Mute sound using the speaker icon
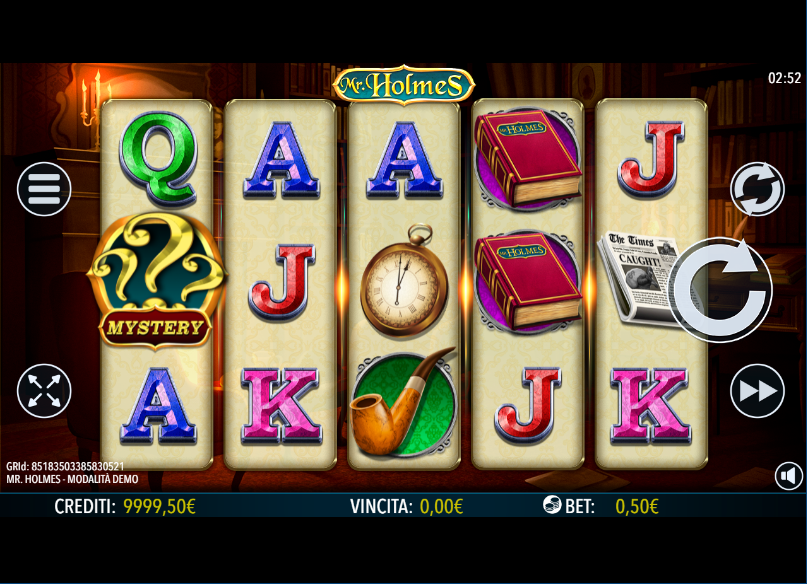The height and width of the screenshot is (584, 807). (789, 476)
